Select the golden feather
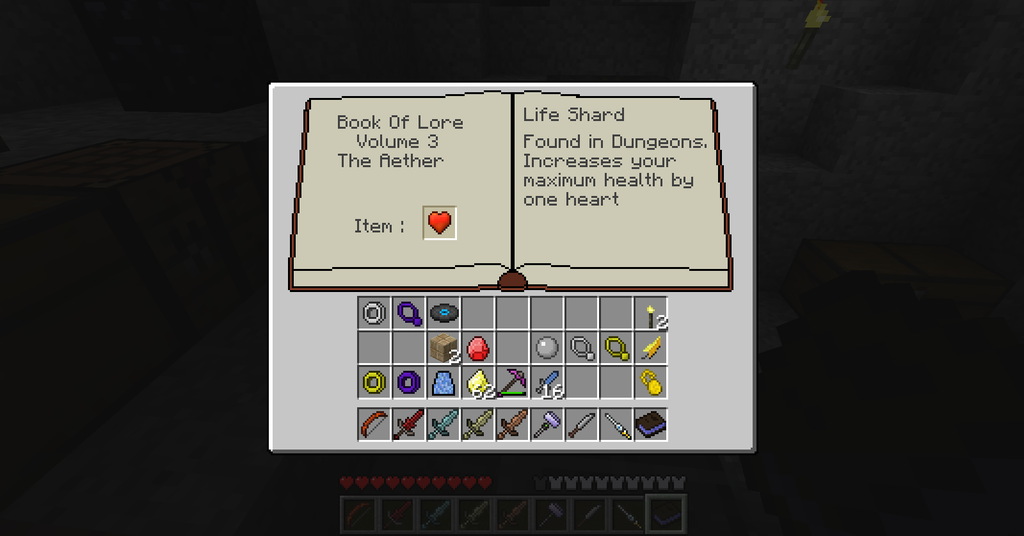The height and width of the screenshot is (536, 1024). (651, 348)
